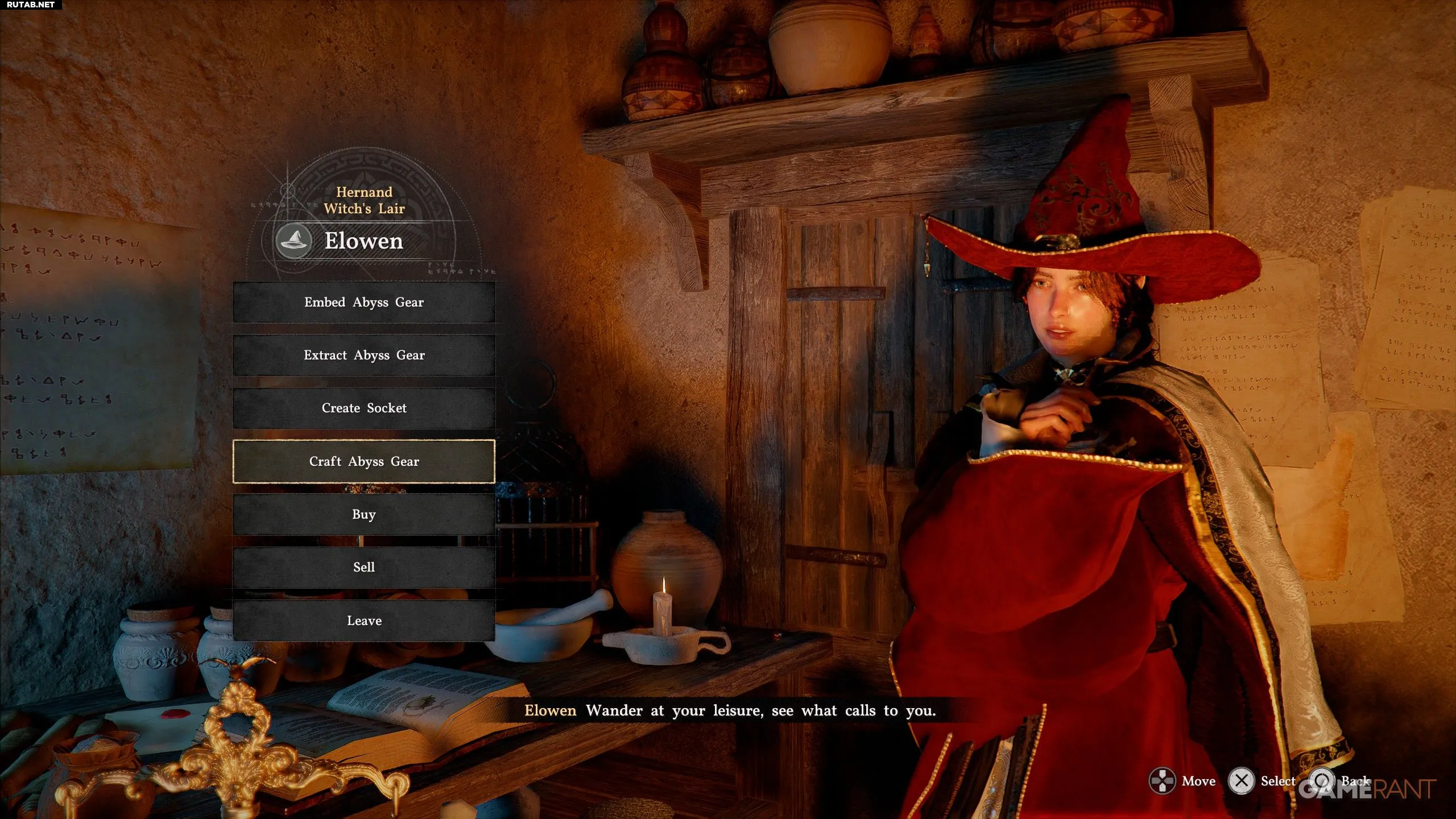This screenshot has height=819, width=1456.
Task: Choose Extract Abyss Gear
Action: [x=364, y=355]
